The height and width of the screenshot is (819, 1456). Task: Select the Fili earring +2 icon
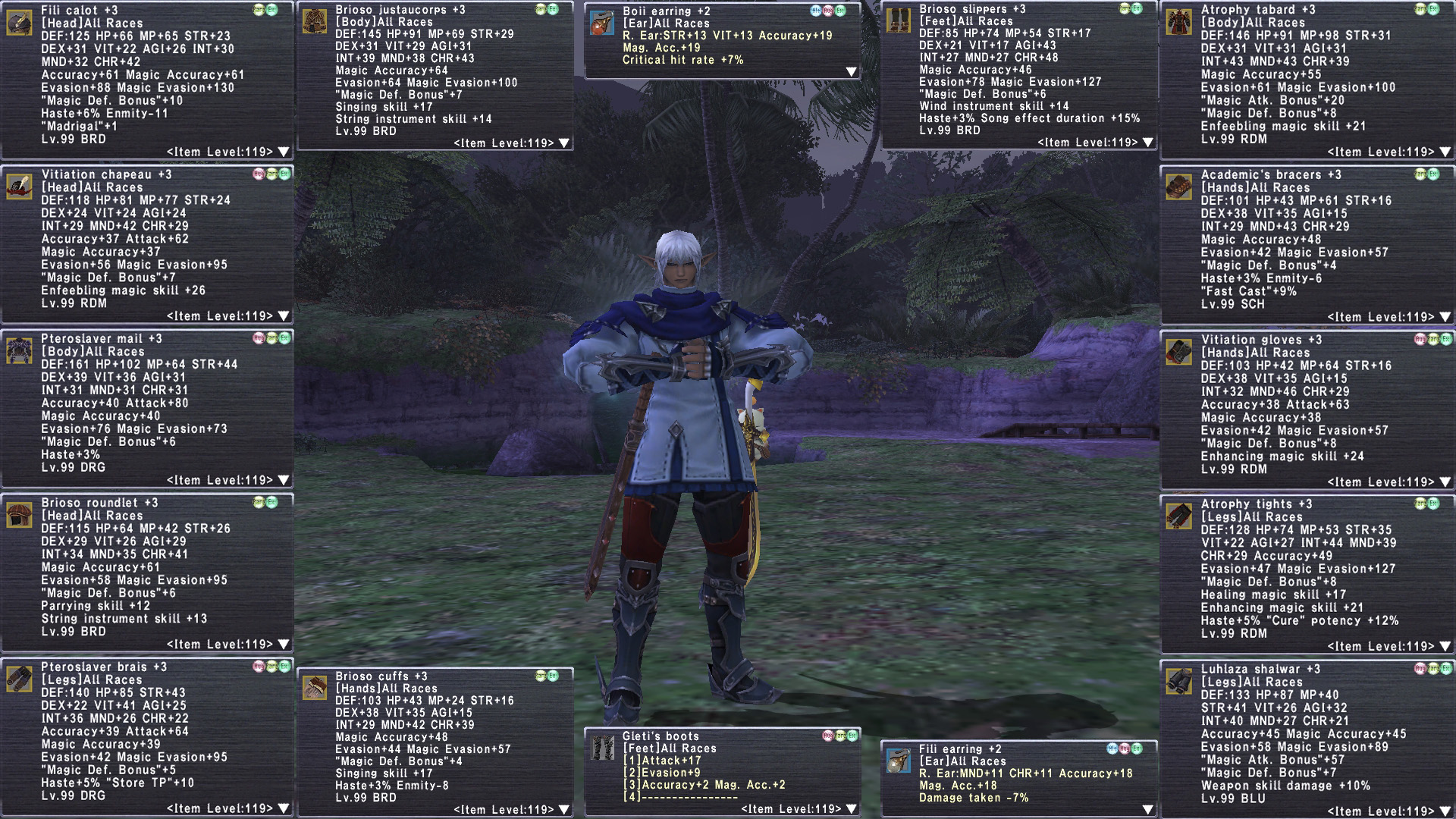[898, 761]
